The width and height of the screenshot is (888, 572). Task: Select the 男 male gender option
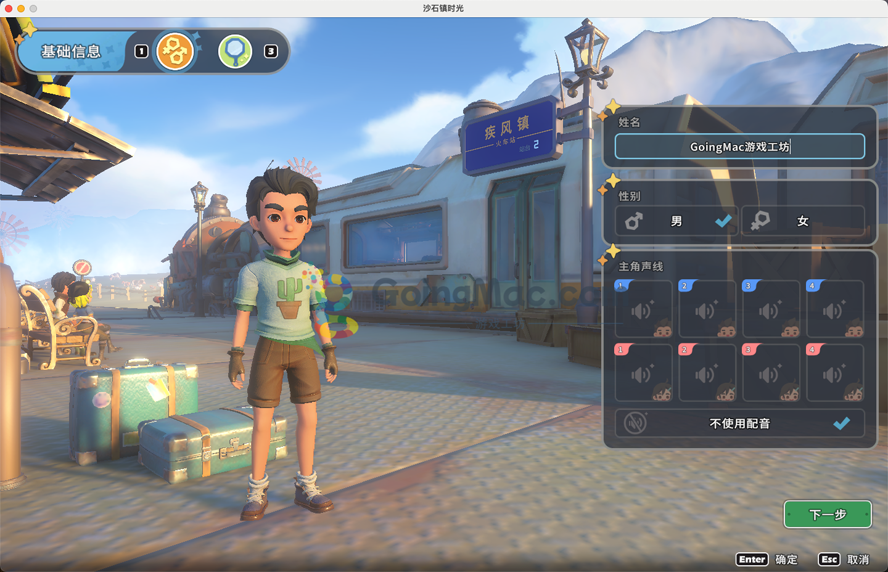[676, 221]
